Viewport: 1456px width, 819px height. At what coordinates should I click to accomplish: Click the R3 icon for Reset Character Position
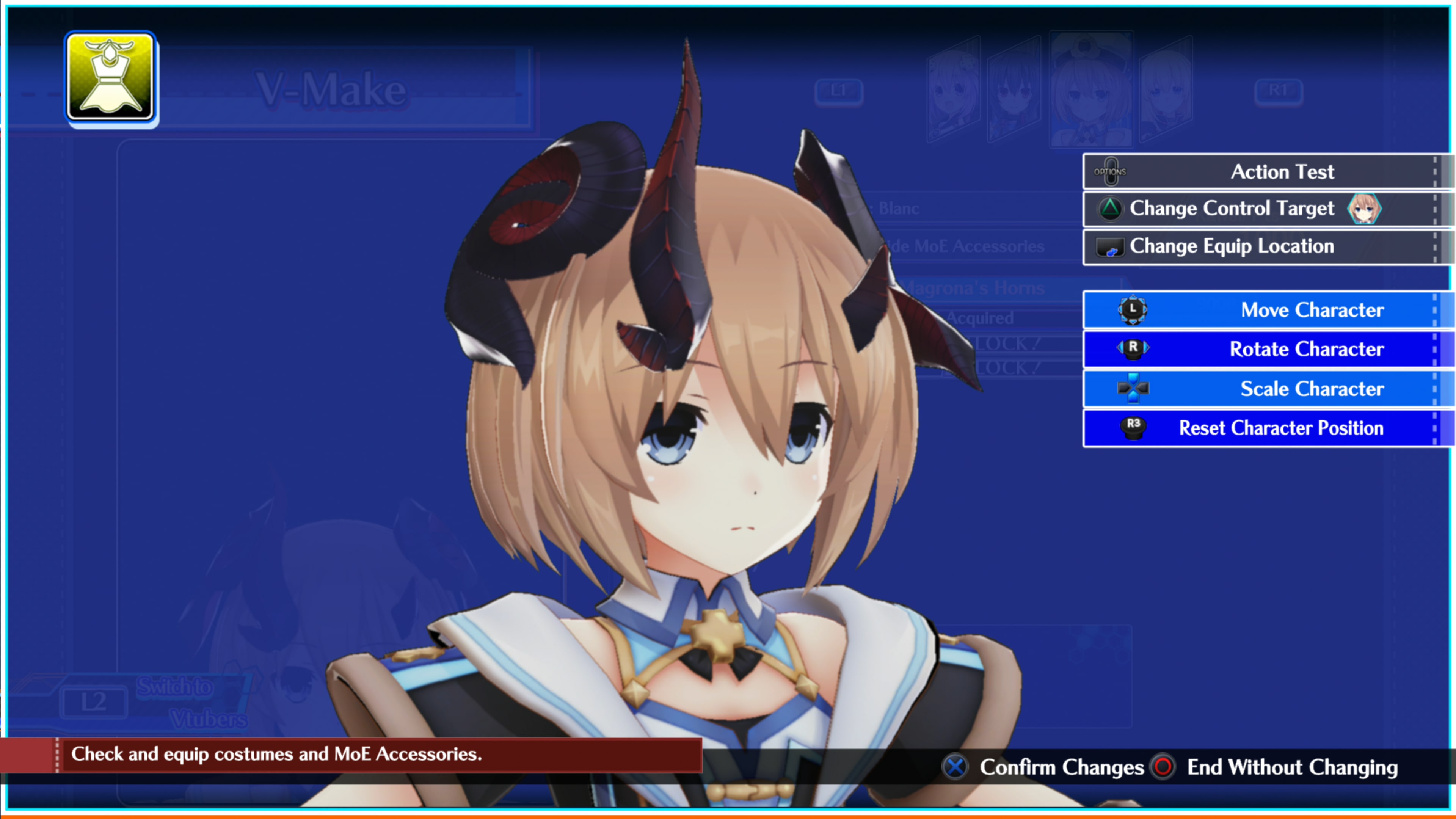coord(1133,428)
